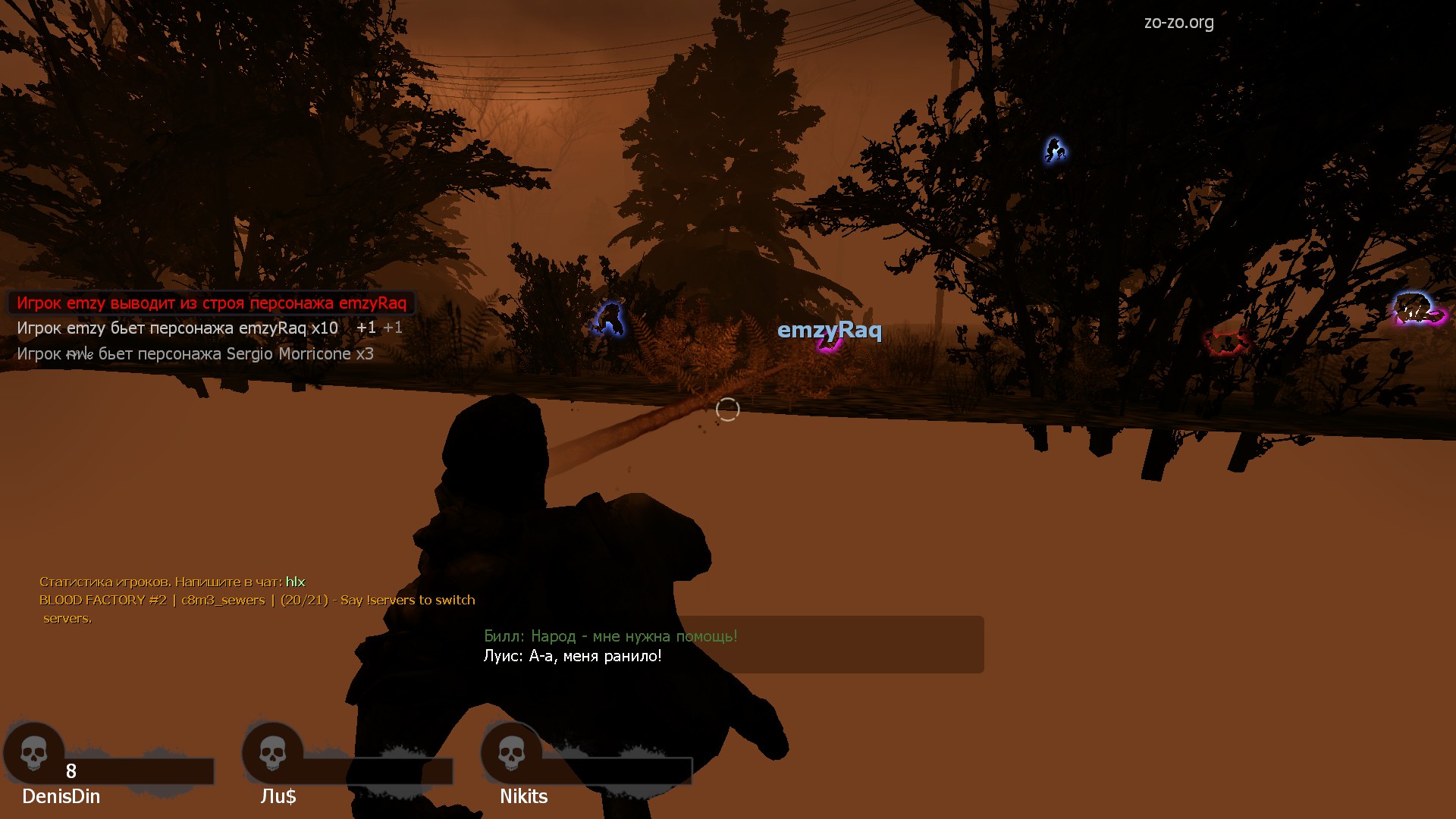Screen dimensions: 1456x819
Task: Select Nikits' teammate skull panel
Action: 512,754
